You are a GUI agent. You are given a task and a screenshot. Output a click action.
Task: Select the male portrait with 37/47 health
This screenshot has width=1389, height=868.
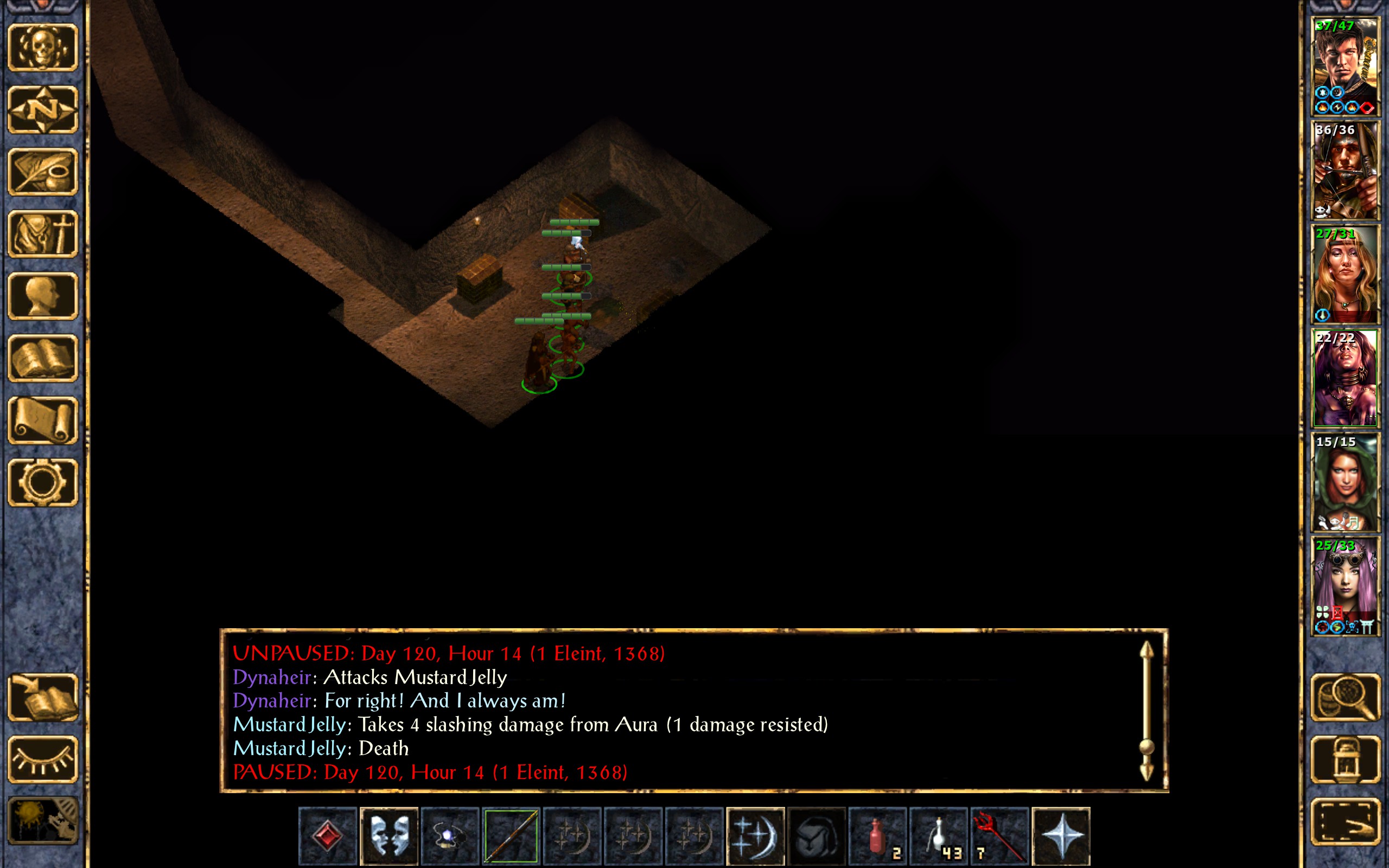click(x=1345, y=67)
